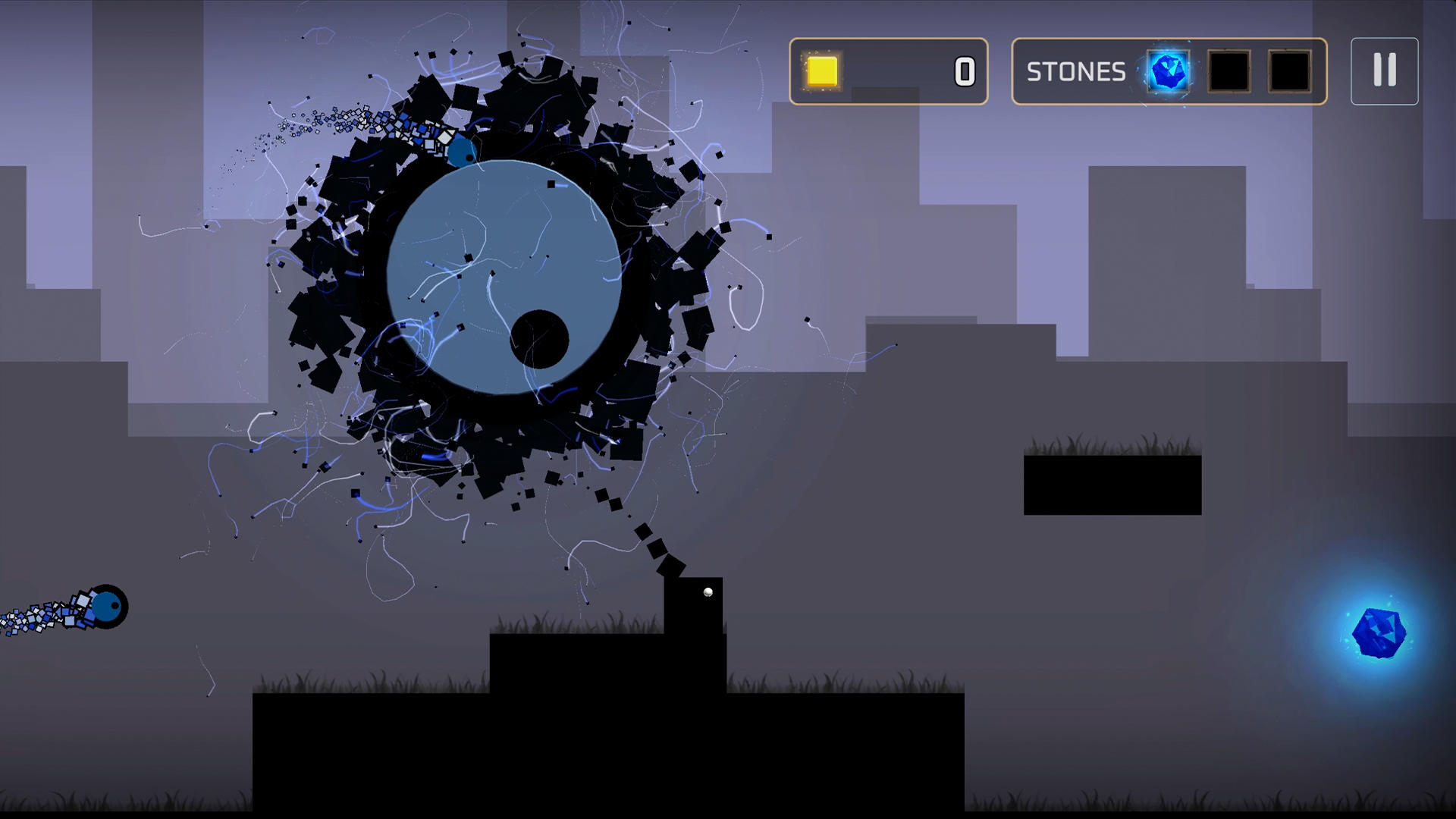Click the large eye creature's pupil
Image resolution: width=1456 pixels, height=819 pixels.
coord(540,340)
